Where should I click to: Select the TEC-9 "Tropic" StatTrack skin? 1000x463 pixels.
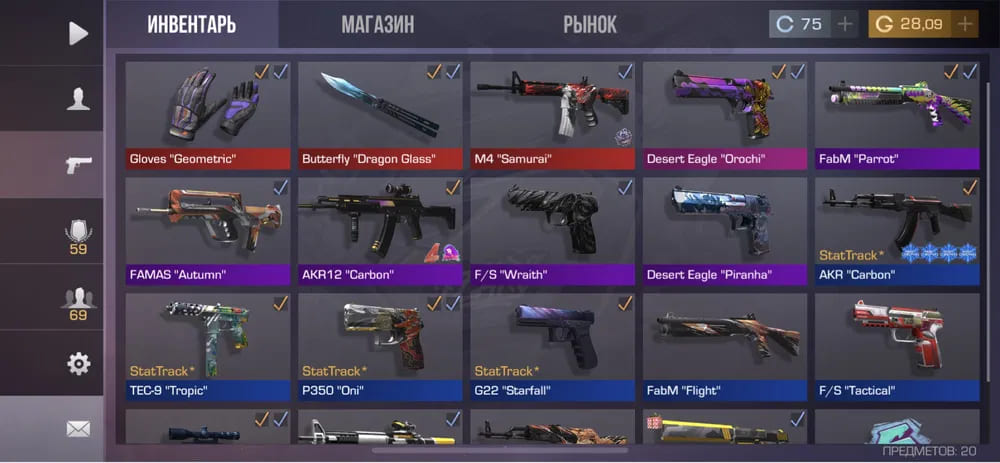click(x=208, y=346)
